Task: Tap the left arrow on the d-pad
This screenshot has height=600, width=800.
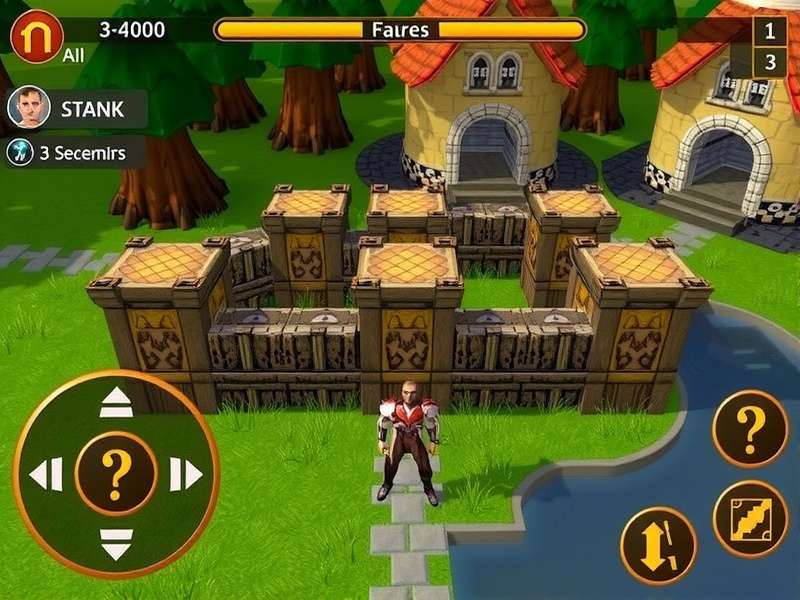Action: point(46,474)
